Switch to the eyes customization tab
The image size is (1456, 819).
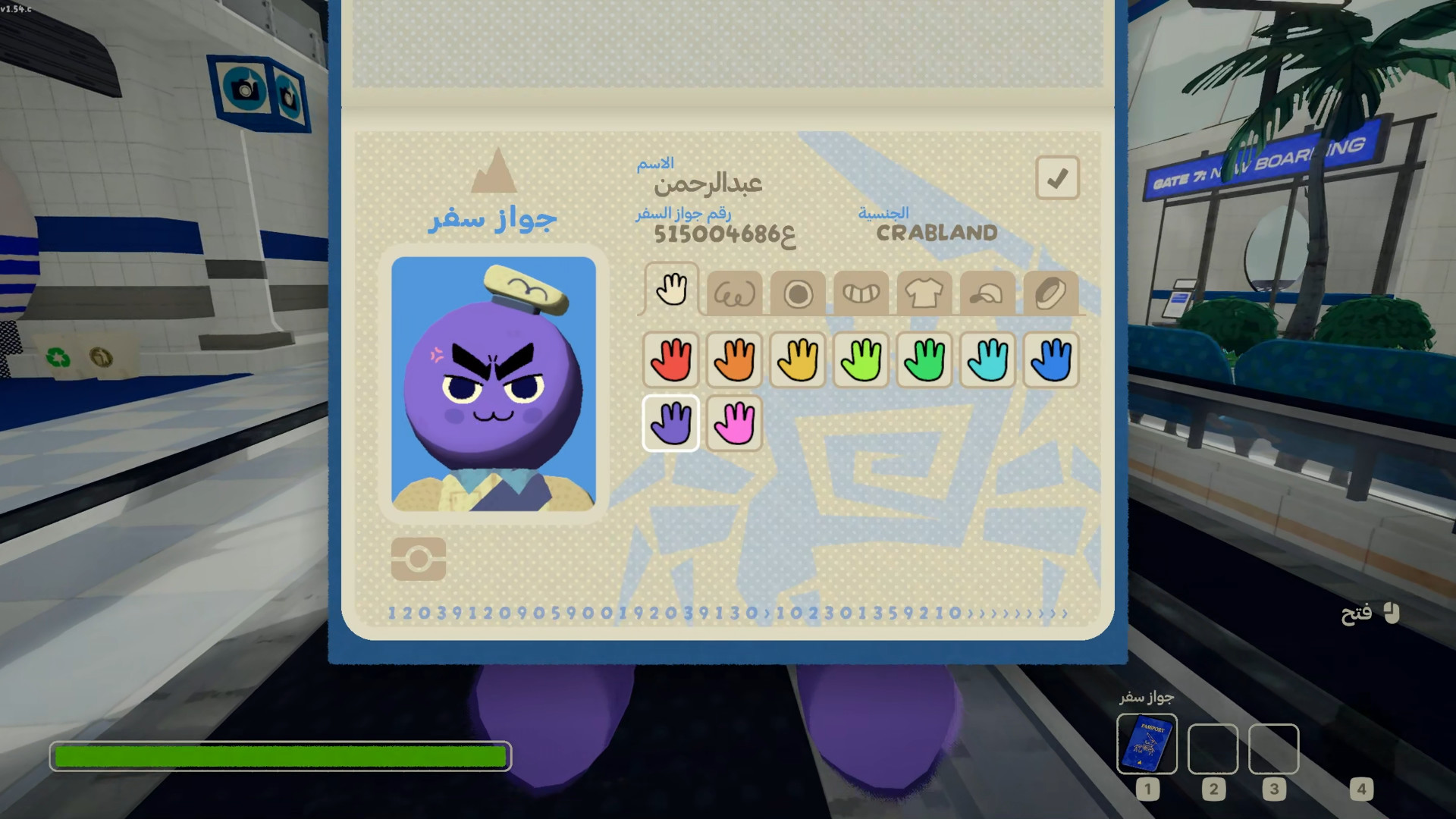click(734, 293)
